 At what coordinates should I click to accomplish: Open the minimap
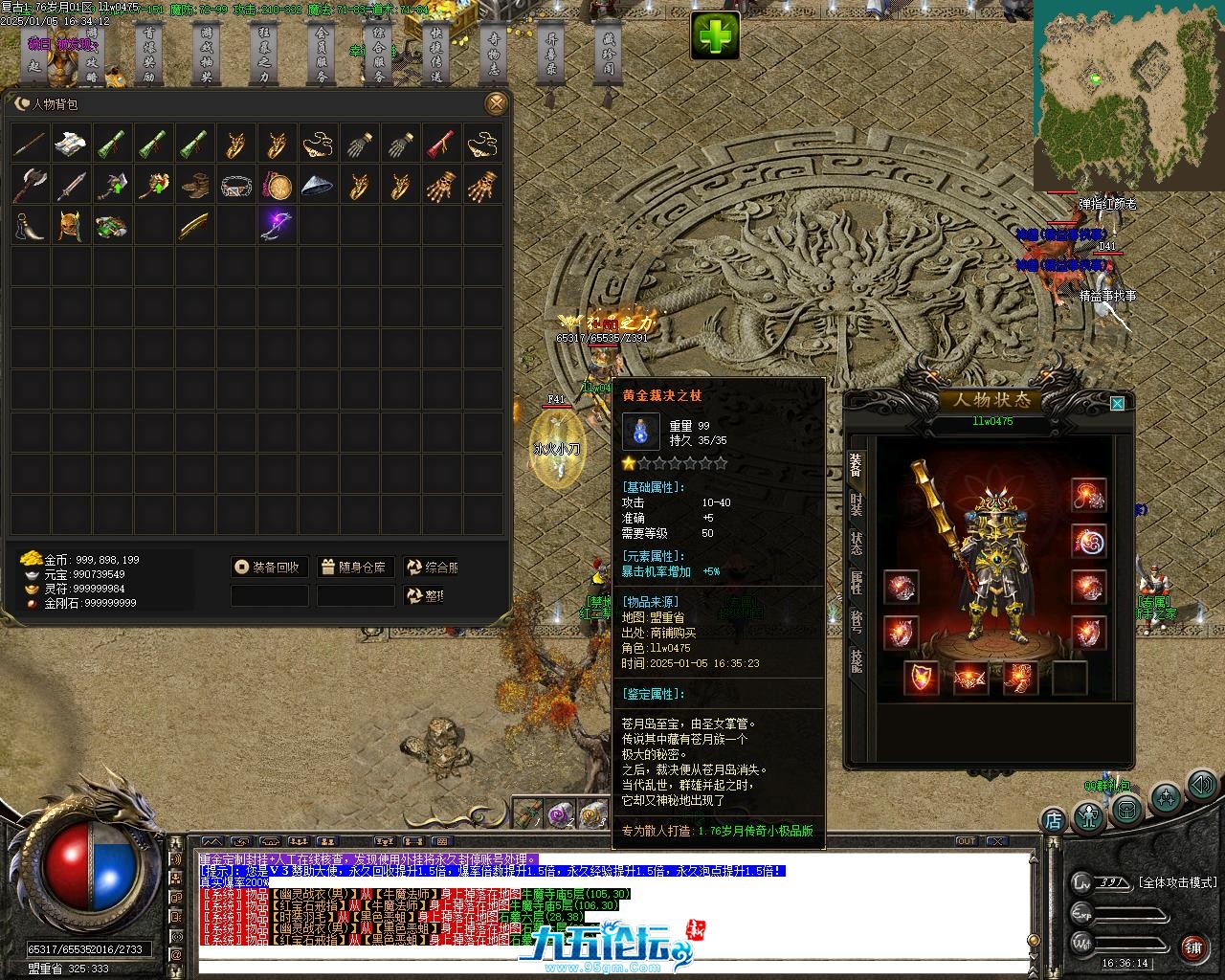point(1127,96)
